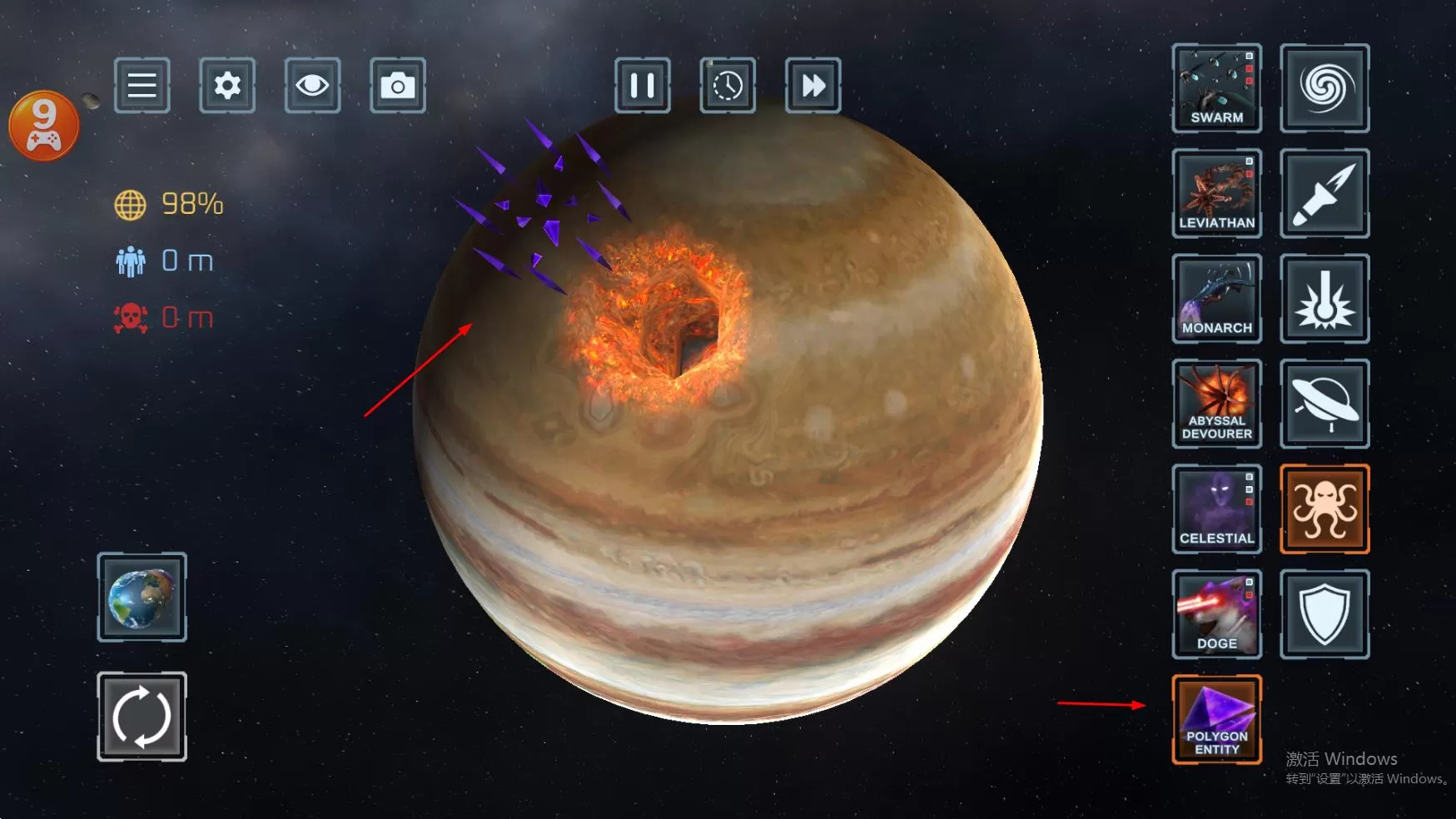Screen dimensions: 1456x819
Task: Choose the Monarch creature
Action: [1216, 299]
